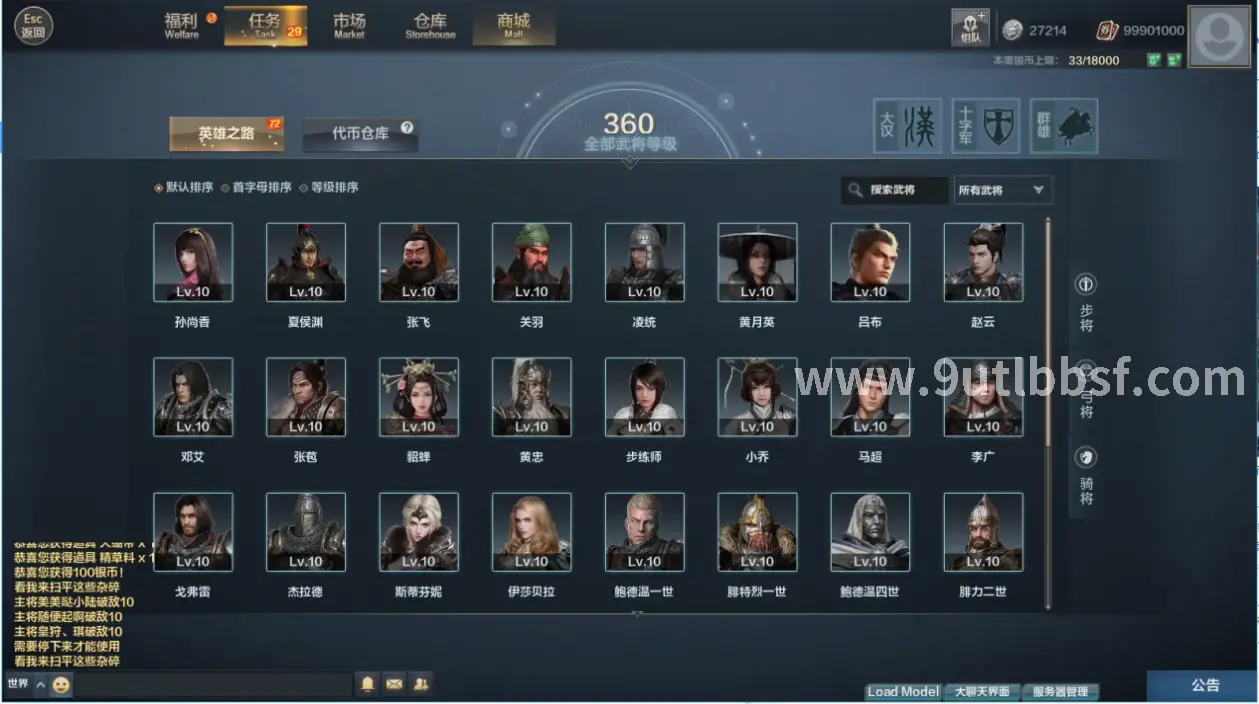Go to the 商城 Mall tab
This screenshot has width=1259, height=704.
[x=513, y=25]
